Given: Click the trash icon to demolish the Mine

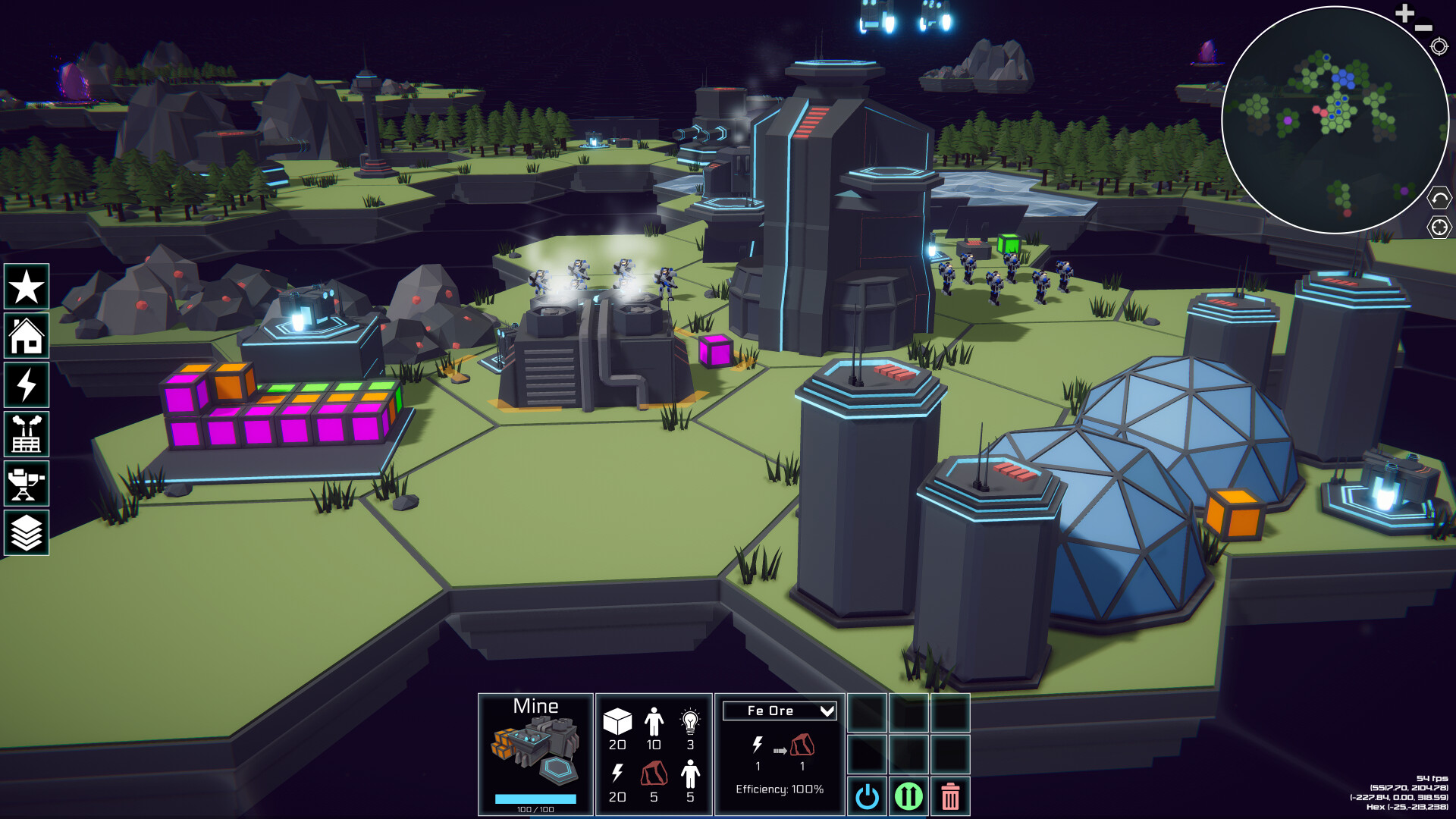Looking at the screenshot, I should 949,796.
